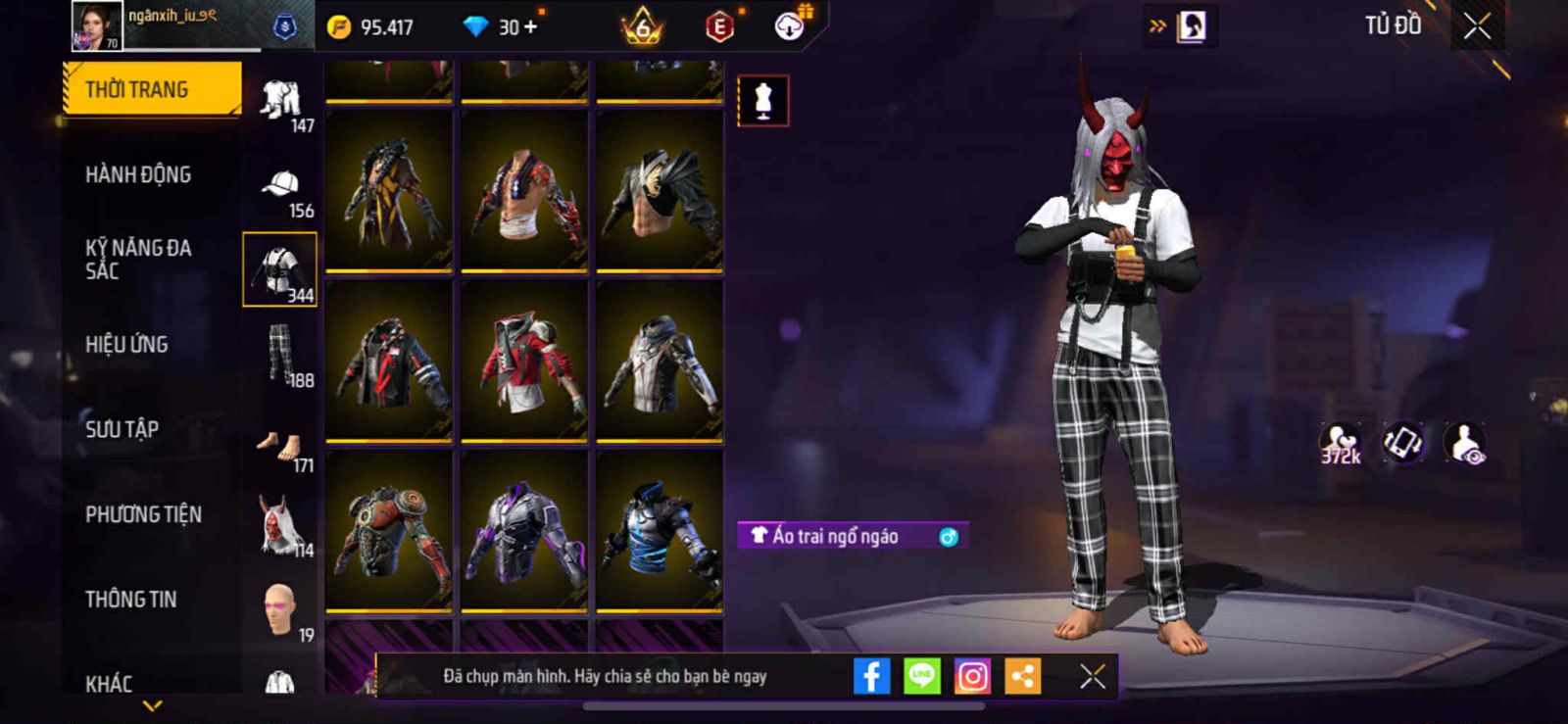
Task: Close the Tủ Đồ wardrobe screen
Action: 1477,26
